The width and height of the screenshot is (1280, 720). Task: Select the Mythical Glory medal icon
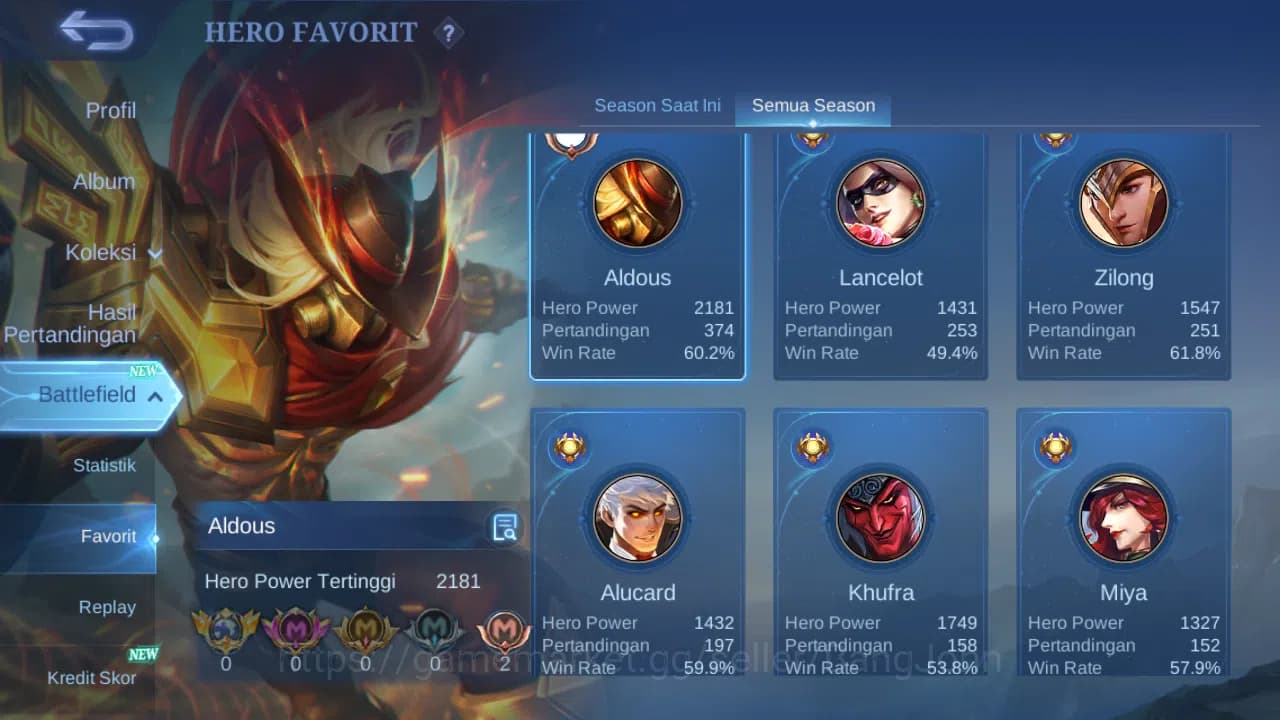[227, 628]
